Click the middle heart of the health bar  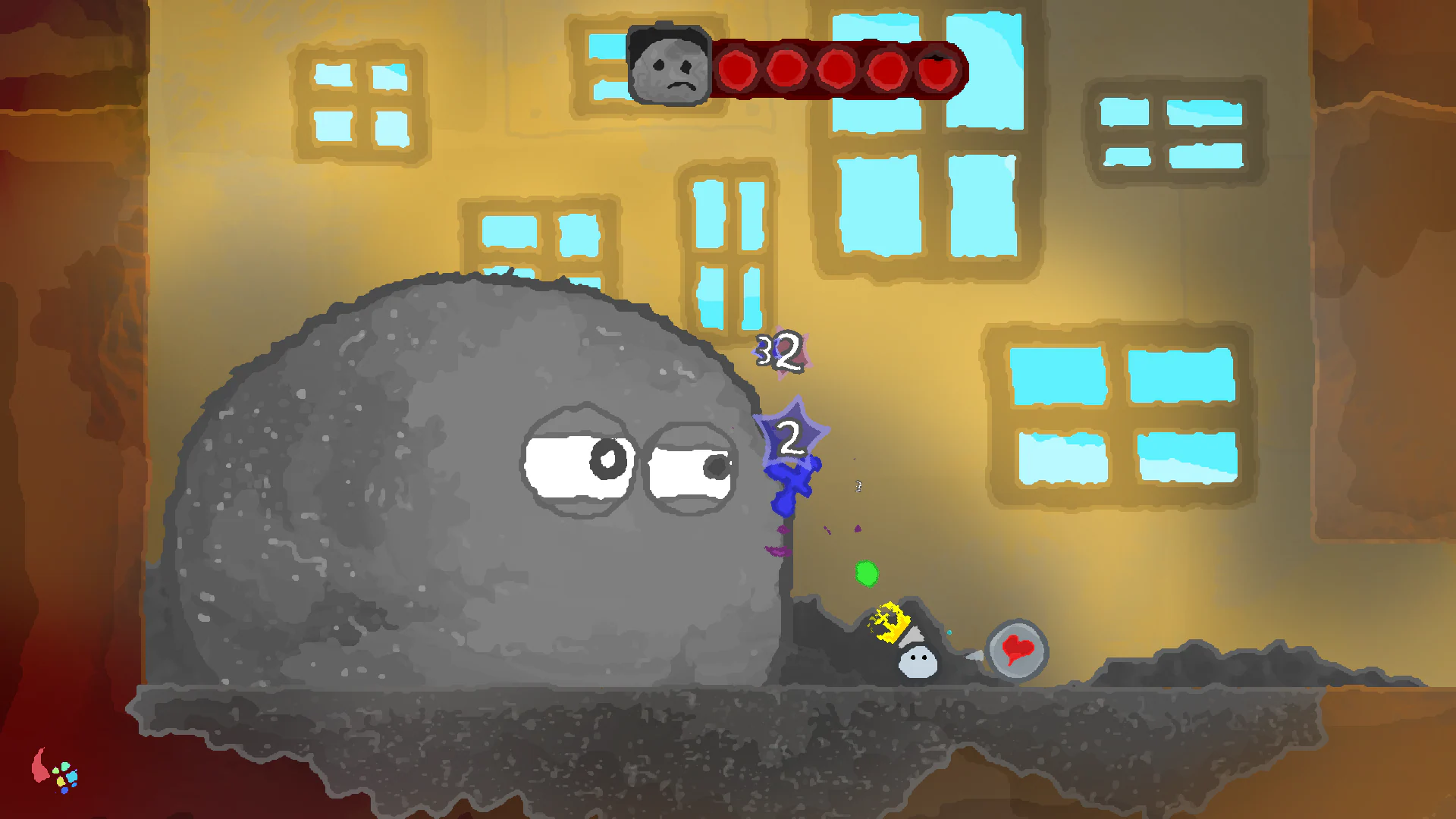[x=837, y=70]
